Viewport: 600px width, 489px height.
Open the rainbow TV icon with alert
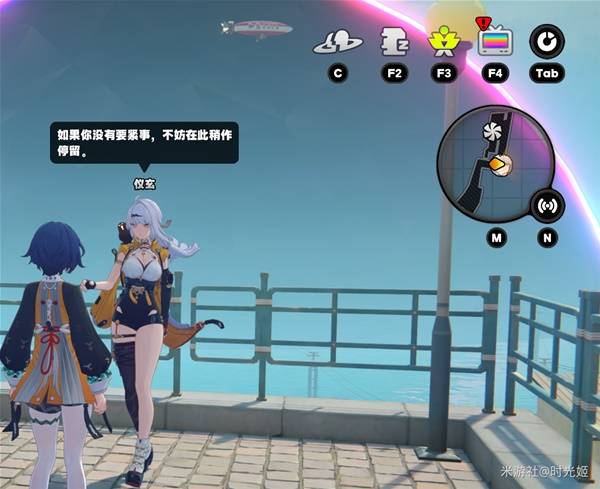pos(494,42)
